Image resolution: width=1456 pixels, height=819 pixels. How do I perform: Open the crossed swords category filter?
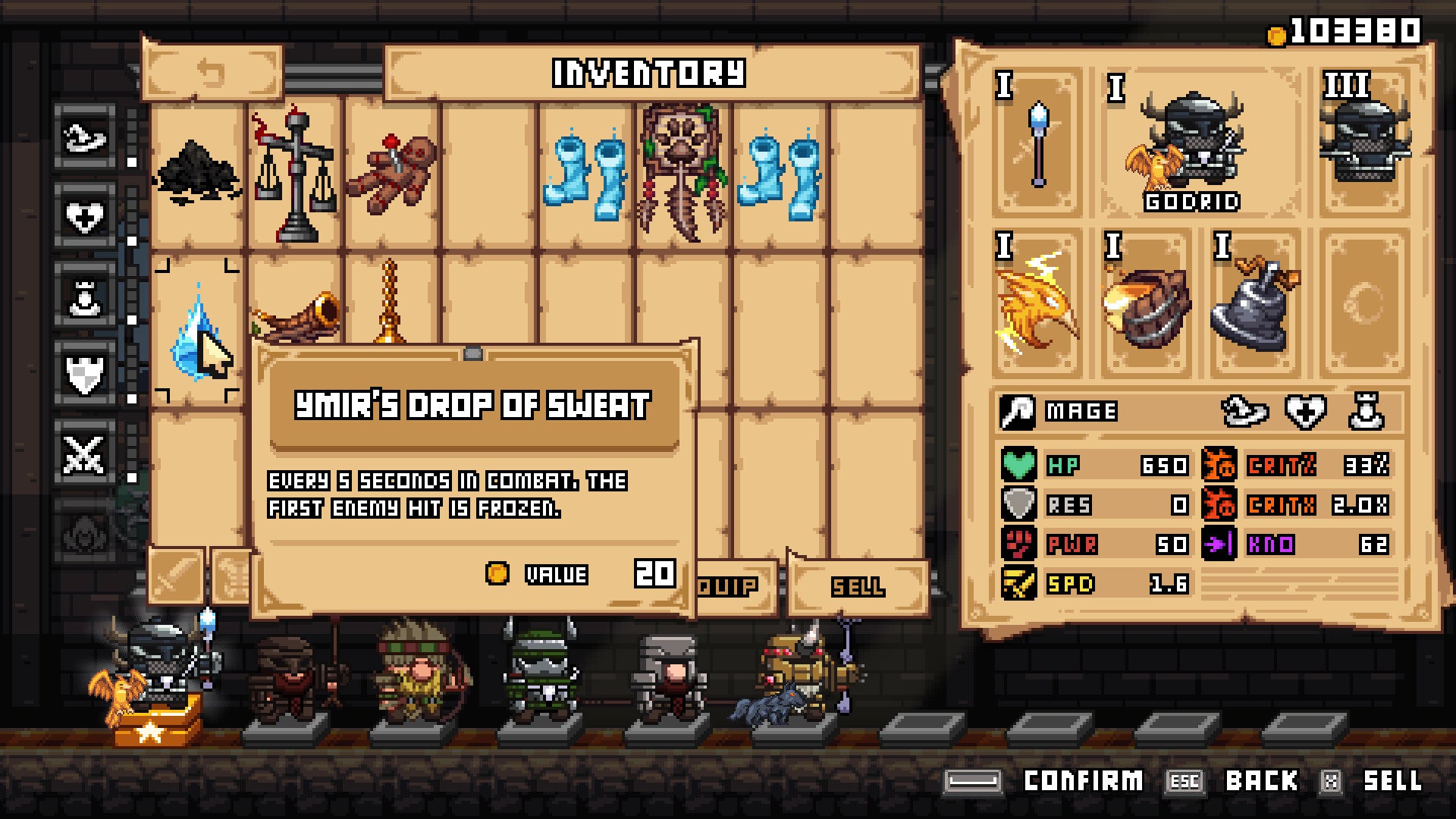point(85,454)
